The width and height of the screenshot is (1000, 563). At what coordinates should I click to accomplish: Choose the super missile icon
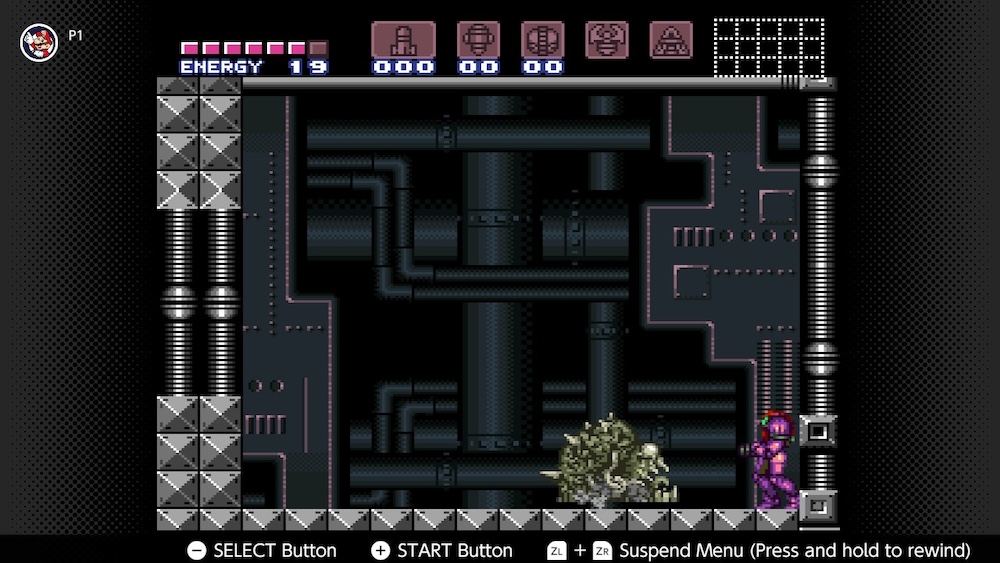point(478,40)
